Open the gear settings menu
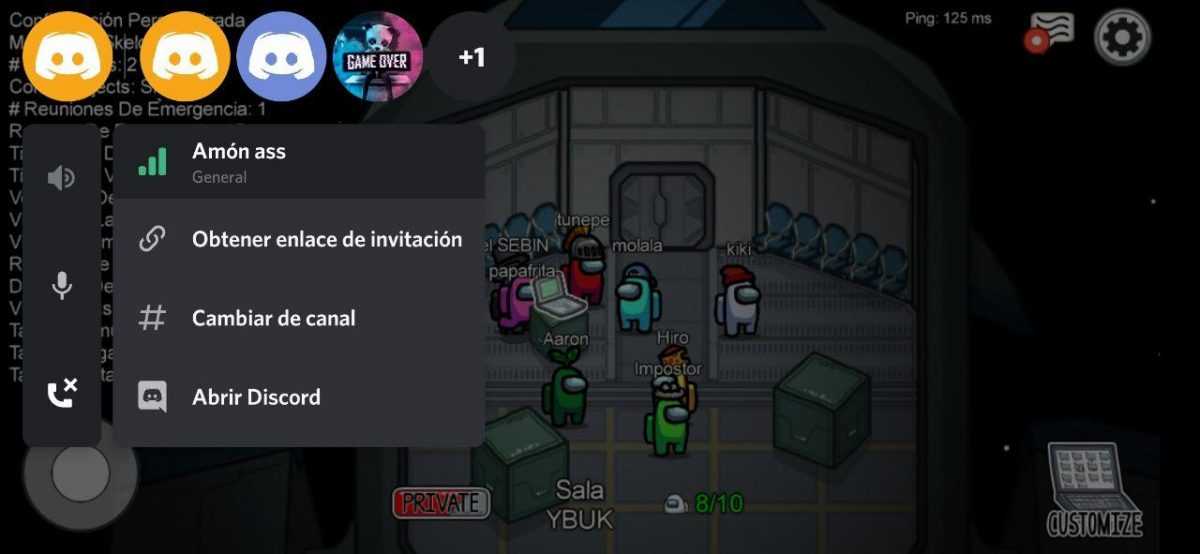Screen dimensions: 1200x554 1122,38
